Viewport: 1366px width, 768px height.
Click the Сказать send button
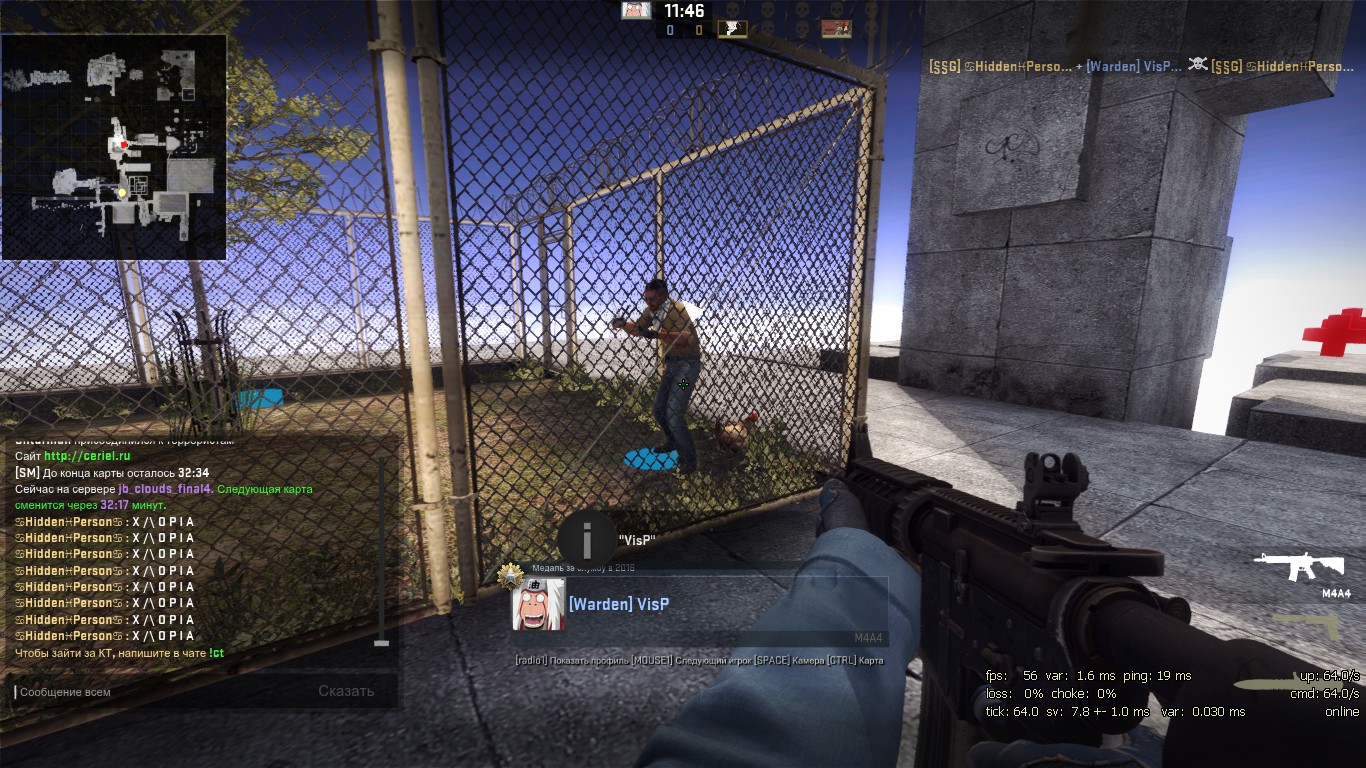[x=346, y=691]
